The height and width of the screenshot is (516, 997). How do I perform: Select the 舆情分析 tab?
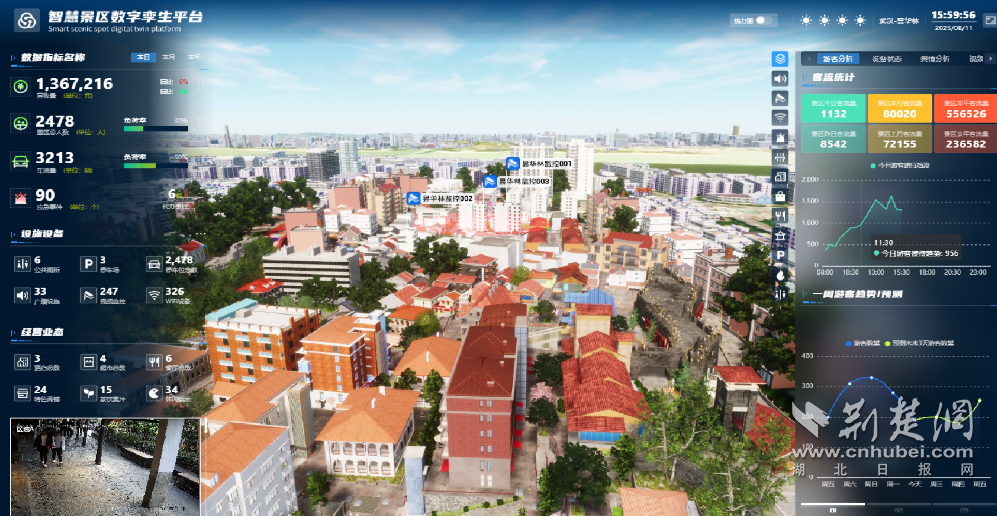click(934, 59)
